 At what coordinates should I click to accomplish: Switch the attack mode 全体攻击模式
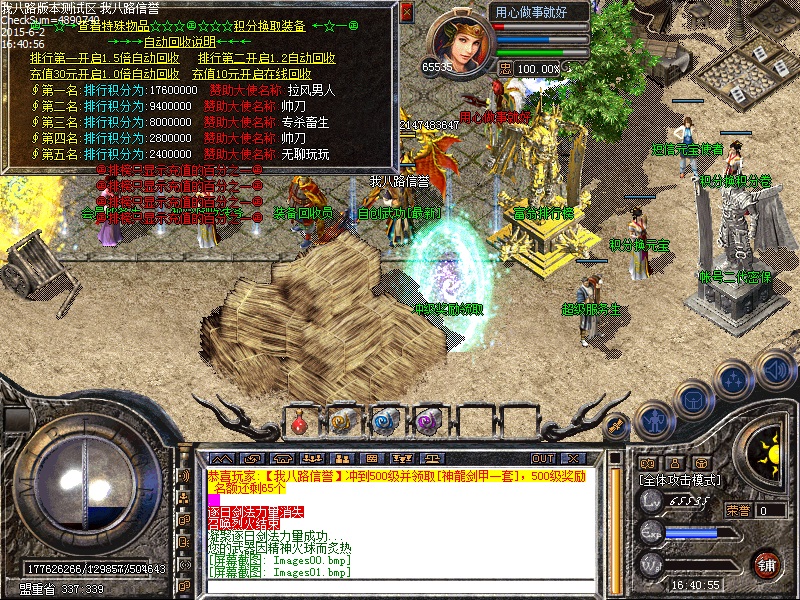(x=680, y=481)
